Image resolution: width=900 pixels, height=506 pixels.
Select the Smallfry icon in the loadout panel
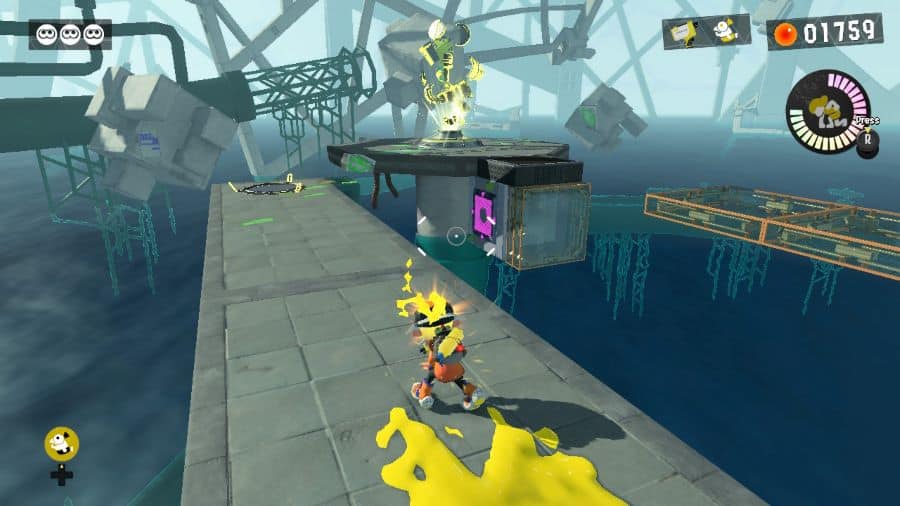(726, 32)
